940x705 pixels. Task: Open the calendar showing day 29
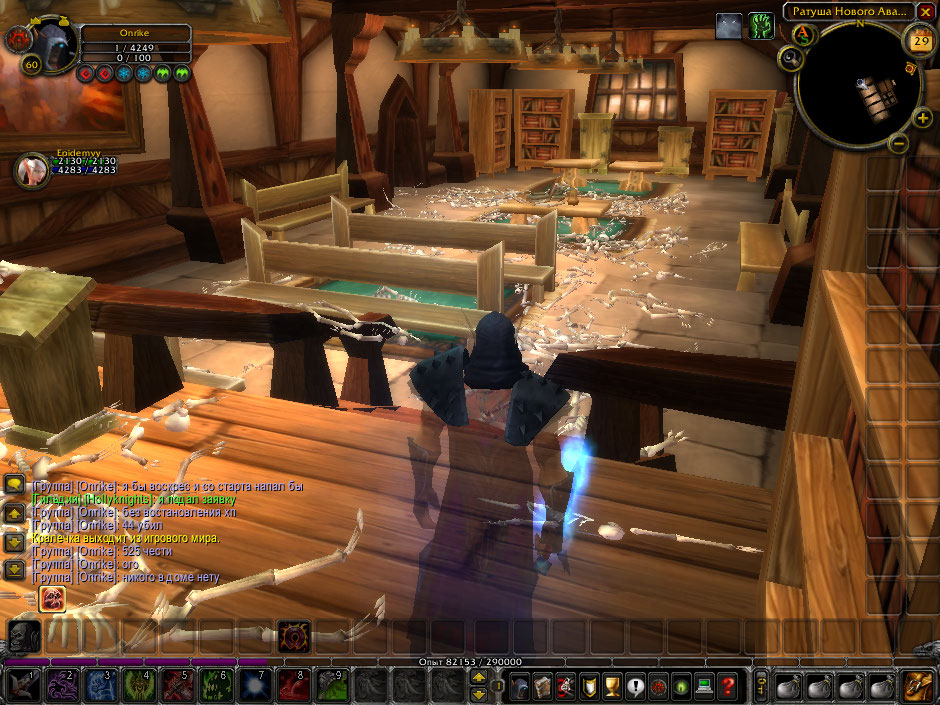919,41
